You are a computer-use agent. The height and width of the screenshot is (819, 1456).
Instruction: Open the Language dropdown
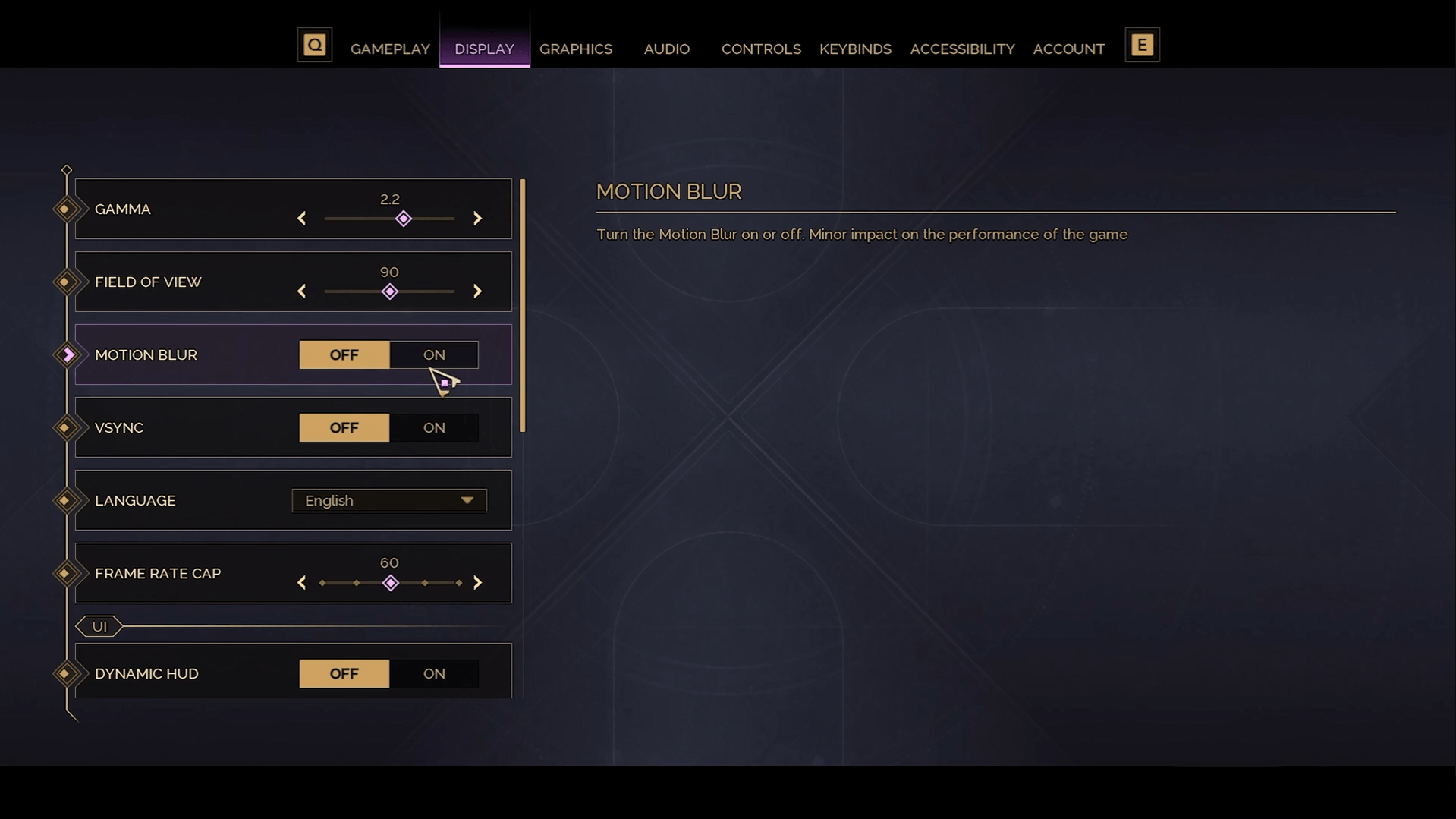point(389,500)
